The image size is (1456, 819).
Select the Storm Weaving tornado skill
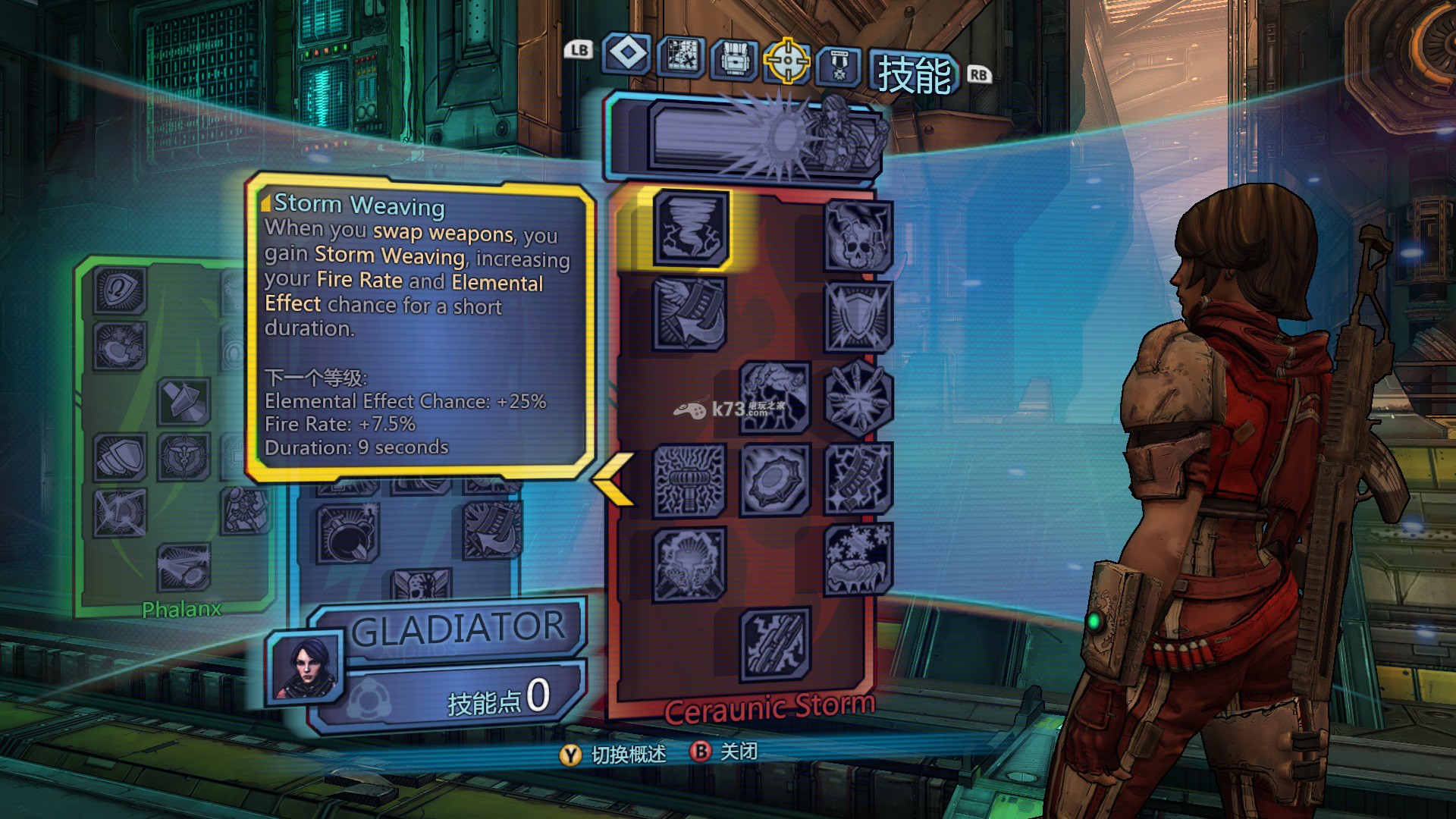[x=690, y=228]
